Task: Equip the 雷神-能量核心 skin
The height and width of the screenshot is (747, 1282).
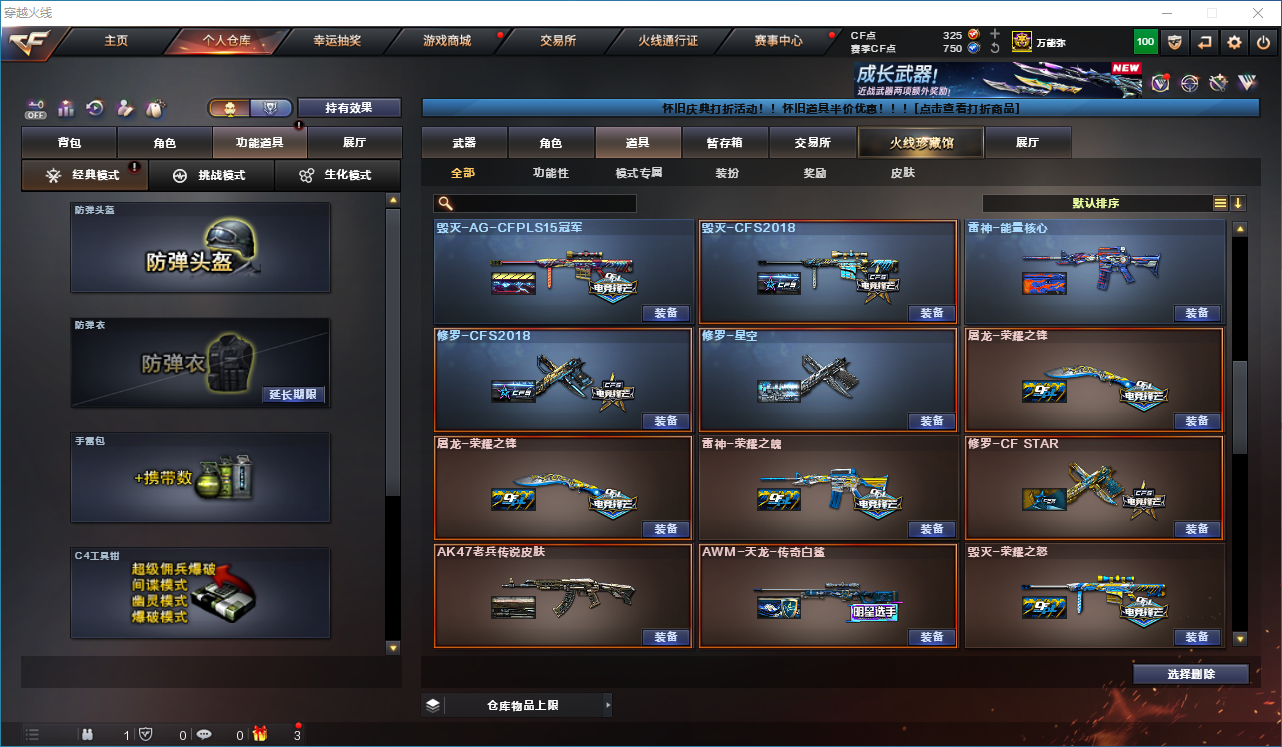Action: point(1197,313)
